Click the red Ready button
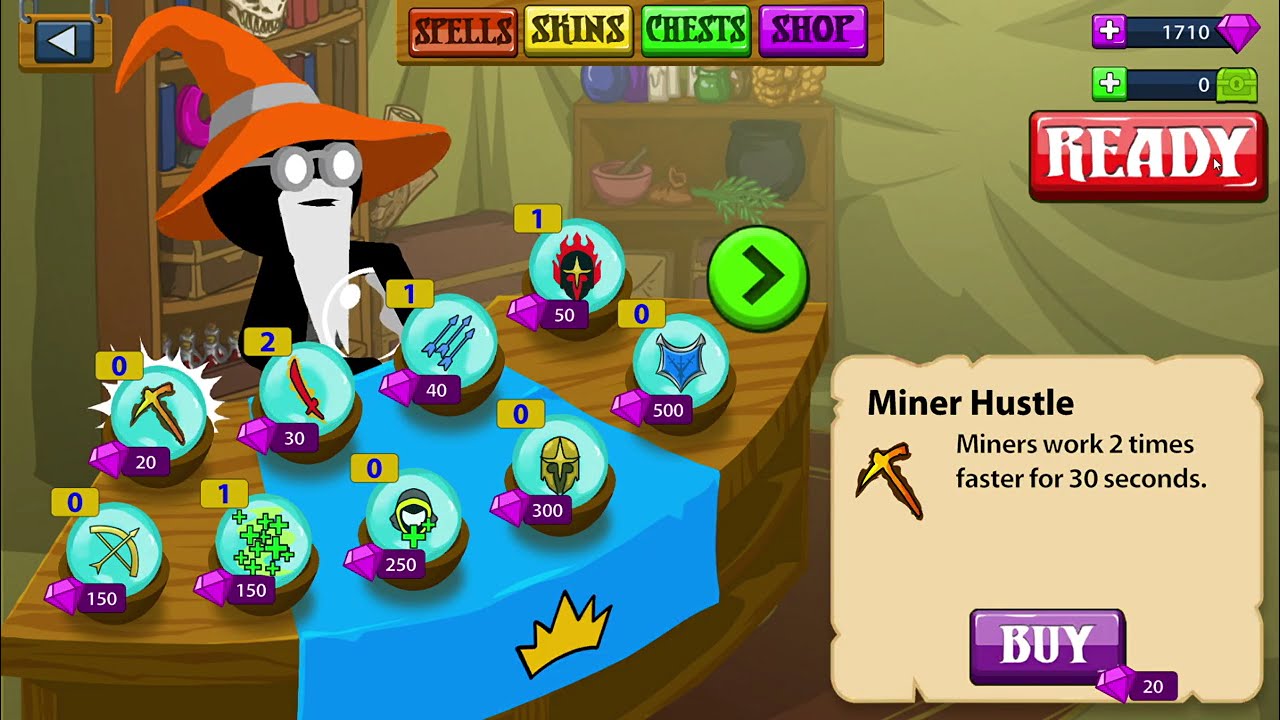1280x720 pixels. click(x=1147, y=155)
